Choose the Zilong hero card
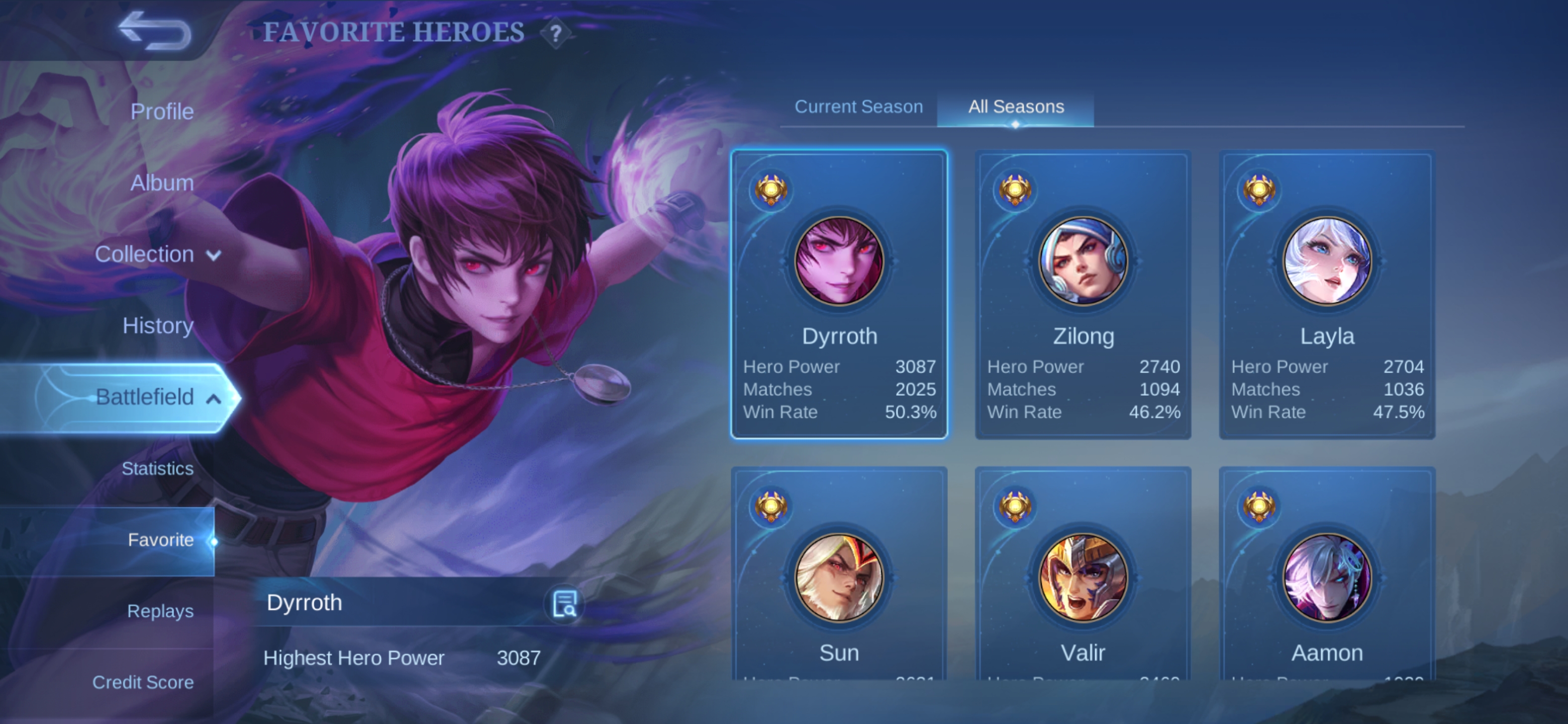The image size is (1568, 724). (1083, 294)
